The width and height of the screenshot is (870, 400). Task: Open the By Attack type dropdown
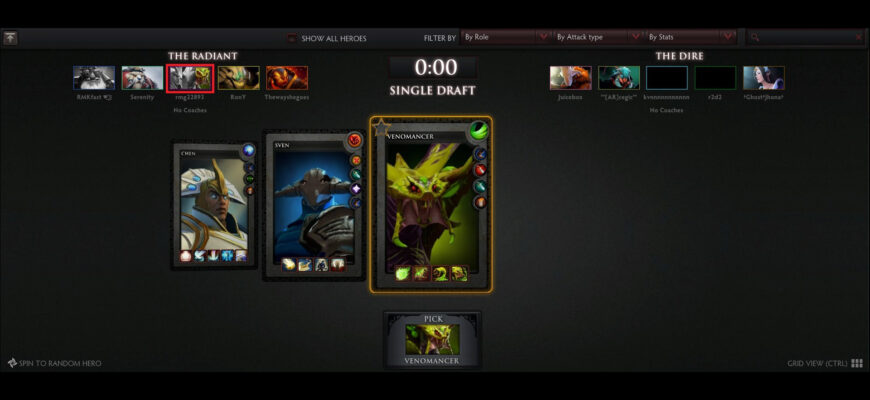594,37
